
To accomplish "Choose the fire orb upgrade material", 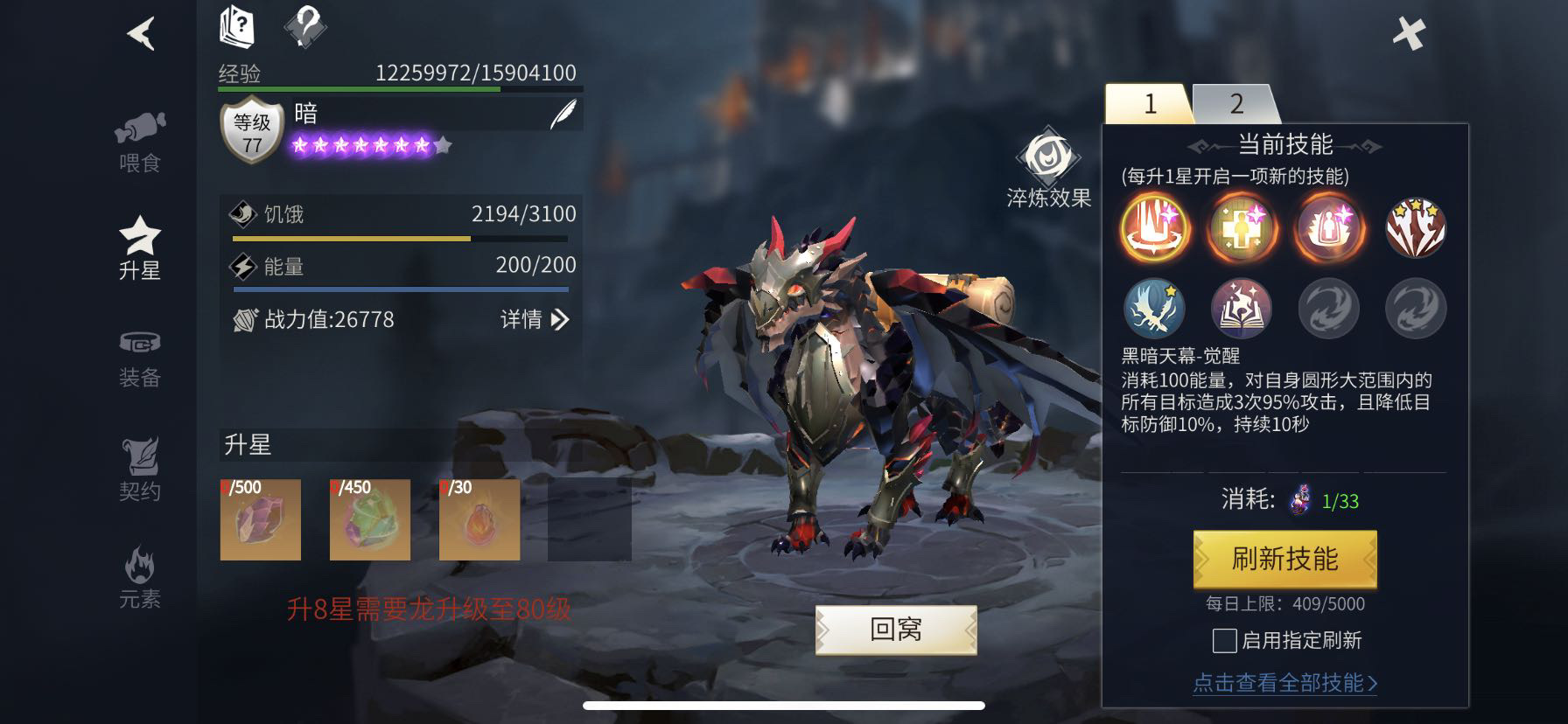I will click(479, 519).
